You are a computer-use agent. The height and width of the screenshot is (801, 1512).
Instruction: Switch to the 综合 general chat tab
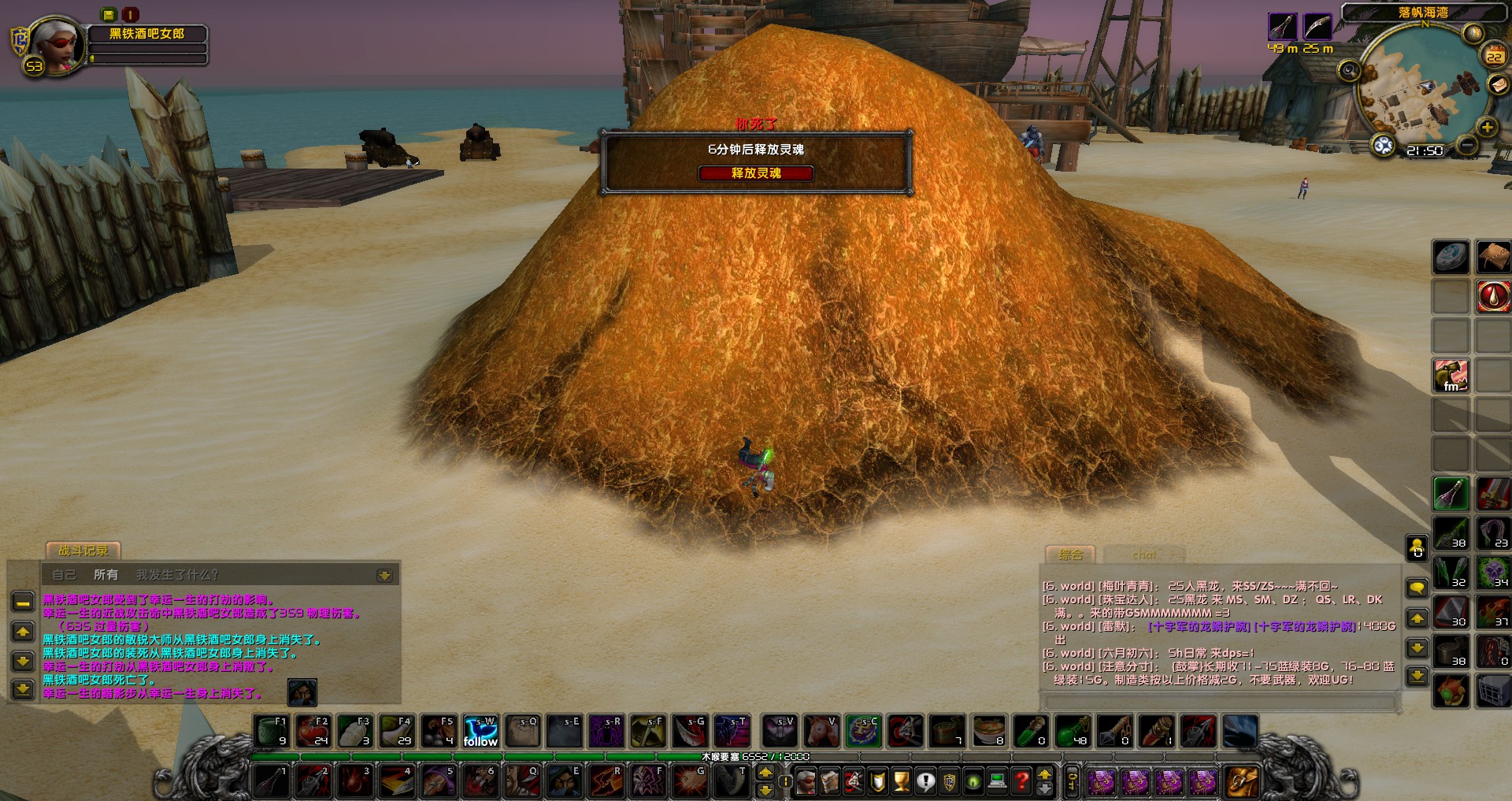[x=1070, y=554]
